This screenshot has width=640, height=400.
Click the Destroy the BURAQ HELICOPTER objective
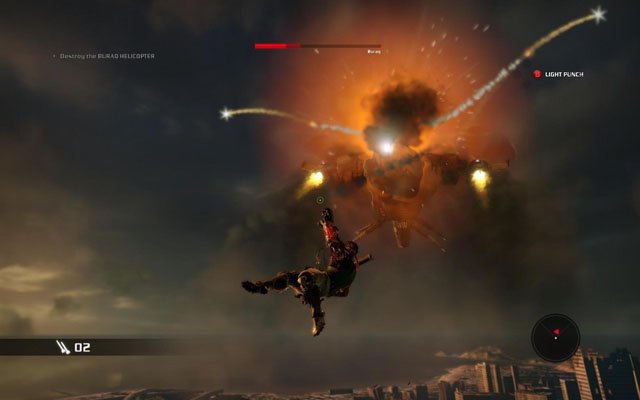pyautogui.click(x=107, y=56)
